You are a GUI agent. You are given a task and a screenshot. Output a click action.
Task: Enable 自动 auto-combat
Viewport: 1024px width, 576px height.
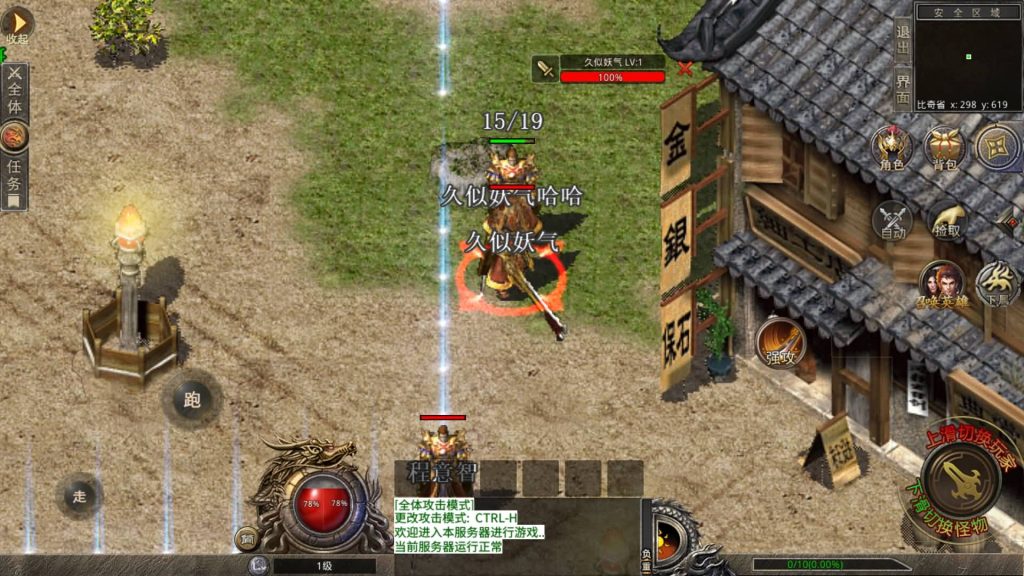893,221
